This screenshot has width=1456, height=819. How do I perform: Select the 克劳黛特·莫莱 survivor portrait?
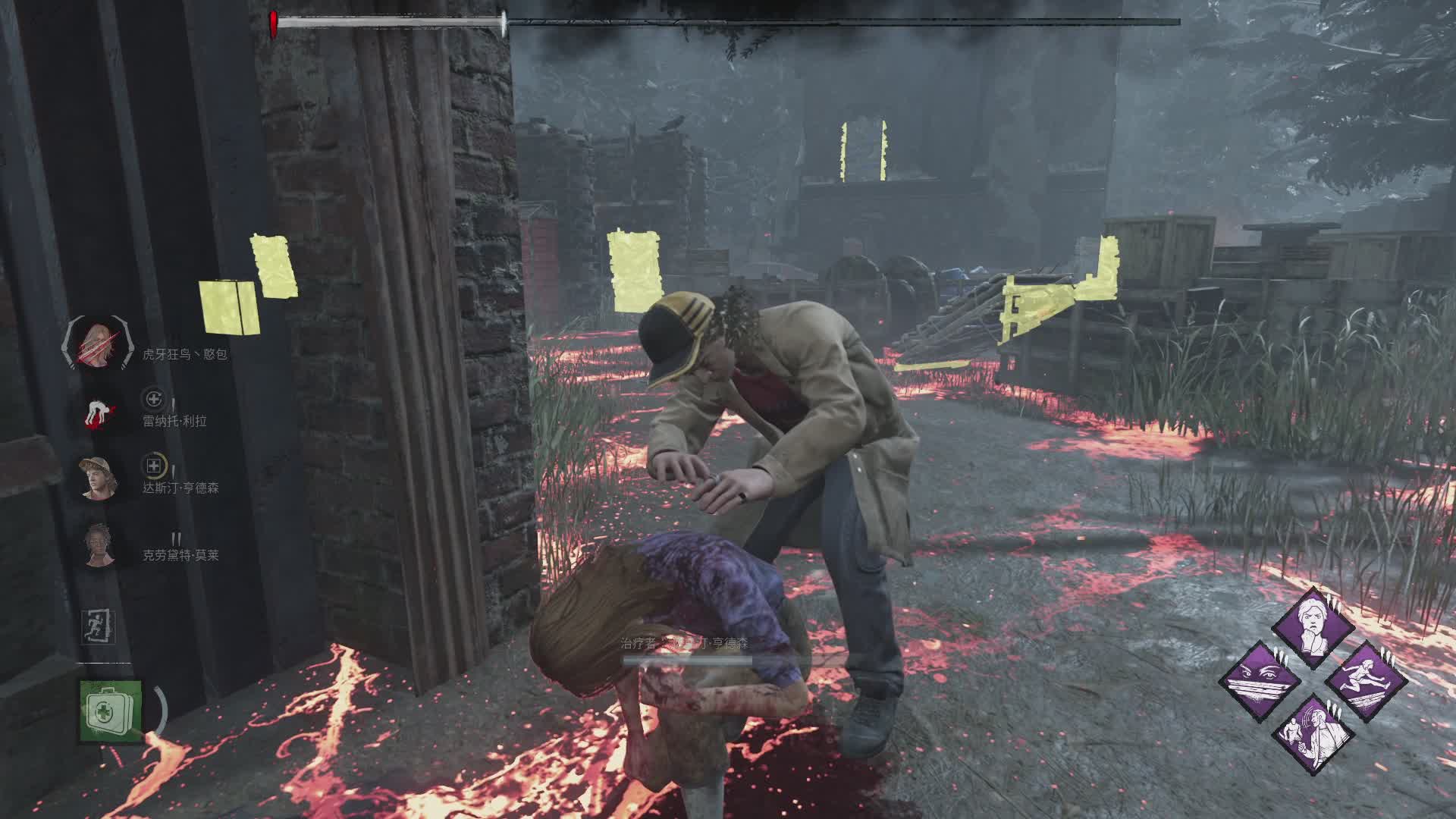(x=96, y=545)
